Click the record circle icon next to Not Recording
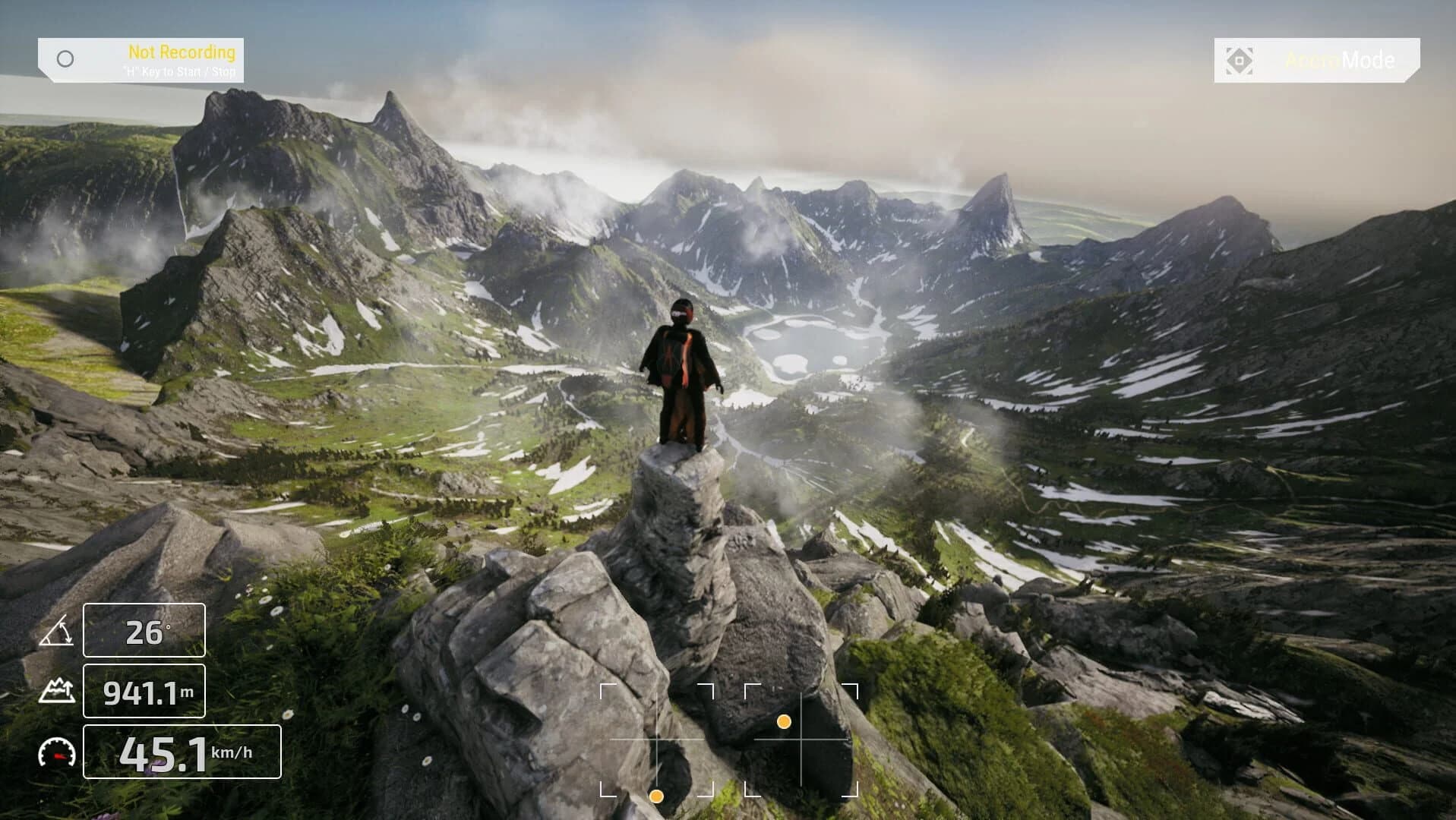 tap(65, 56)
